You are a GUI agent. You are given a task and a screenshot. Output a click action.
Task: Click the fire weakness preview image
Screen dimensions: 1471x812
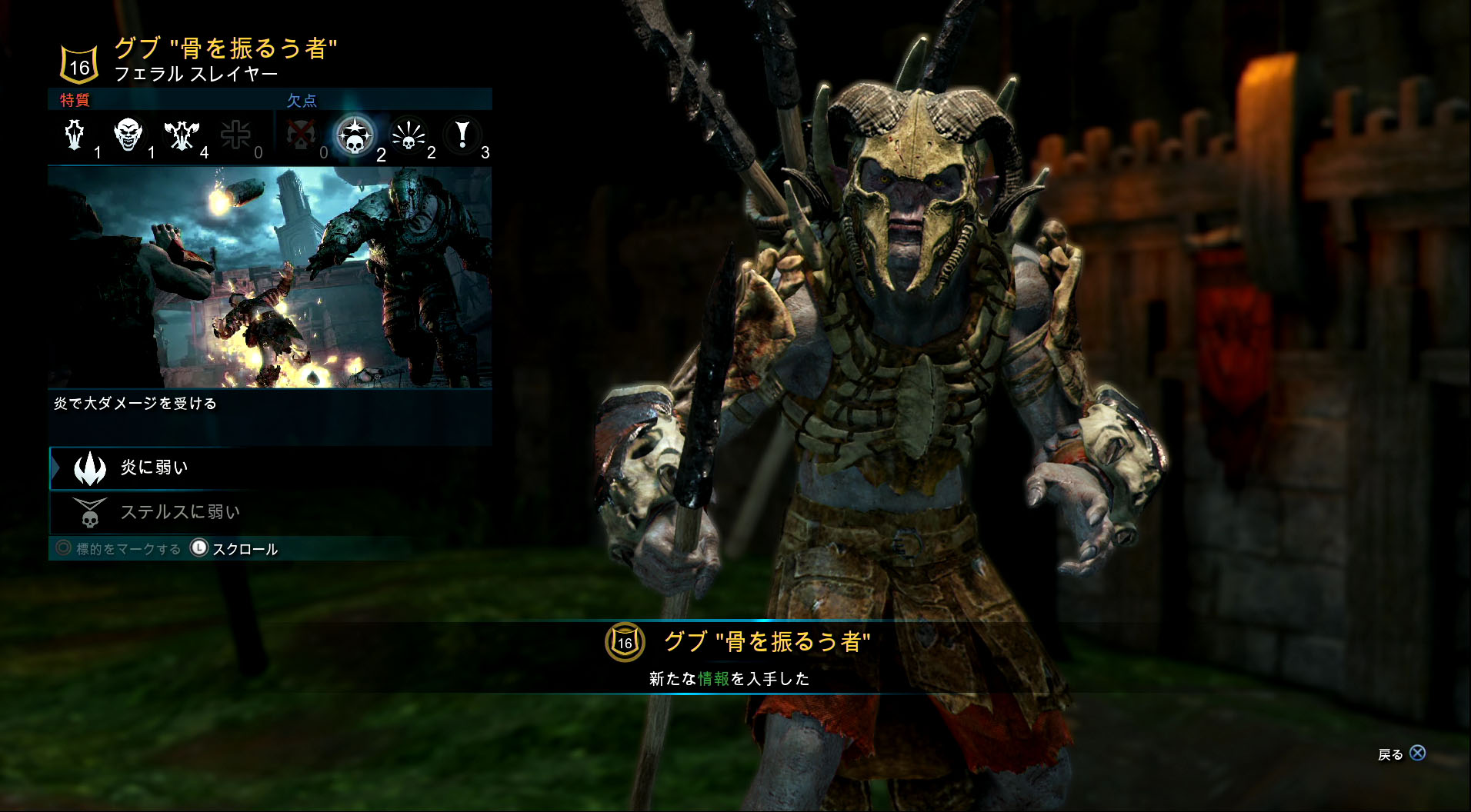point(269,277)
